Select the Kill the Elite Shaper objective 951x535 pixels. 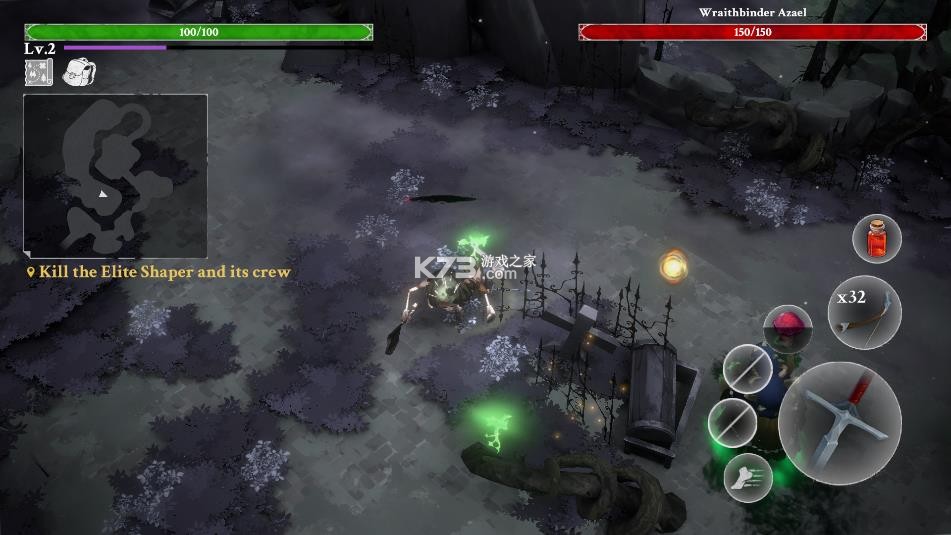coord(164,272)
